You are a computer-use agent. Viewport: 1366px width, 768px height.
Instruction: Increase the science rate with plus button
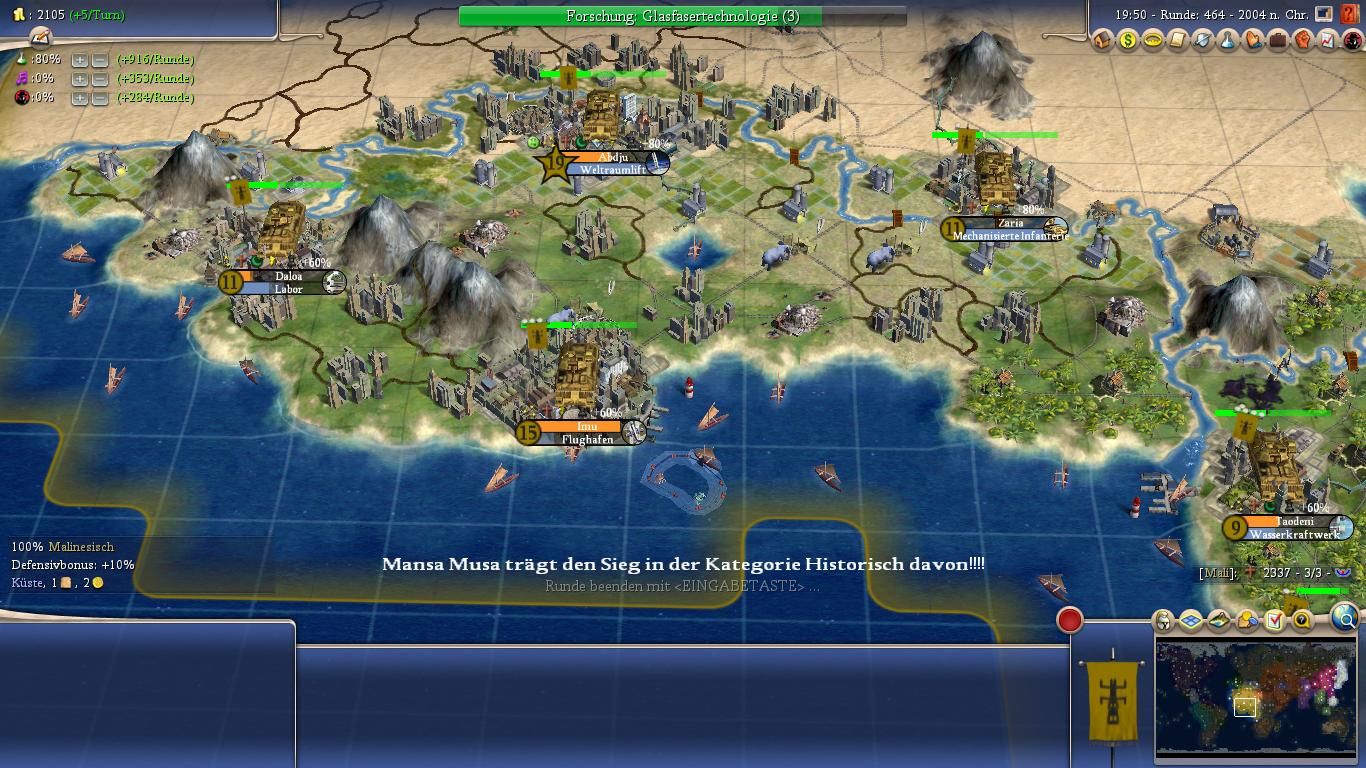[80, 60]
